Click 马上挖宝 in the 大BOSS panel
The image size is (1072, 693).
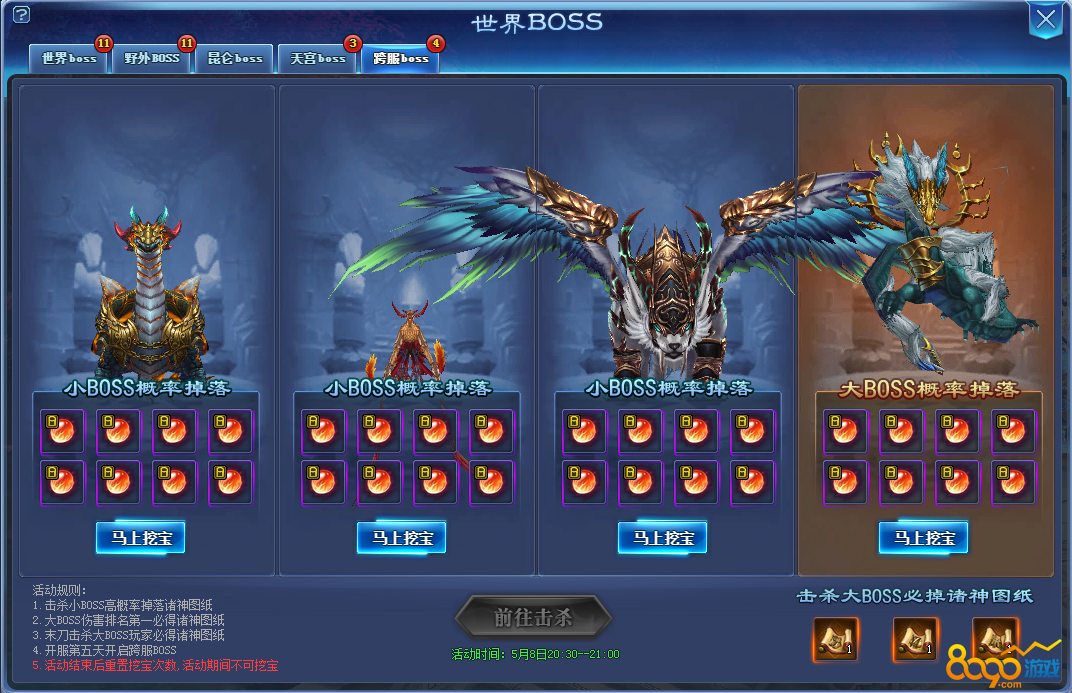coord(923,538)
